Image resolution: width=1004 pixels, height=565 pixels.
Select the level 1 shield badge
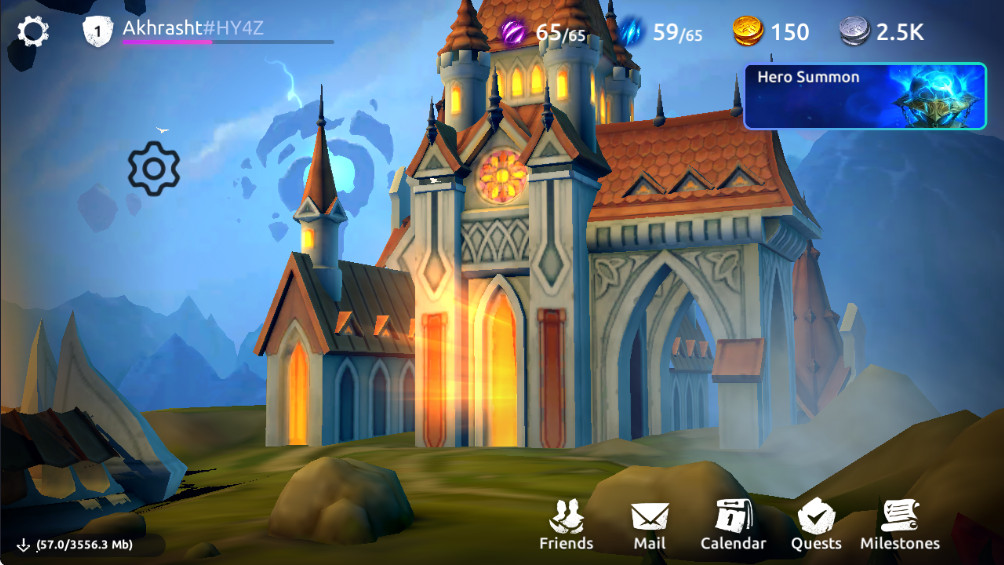click(x=98, y=31)
